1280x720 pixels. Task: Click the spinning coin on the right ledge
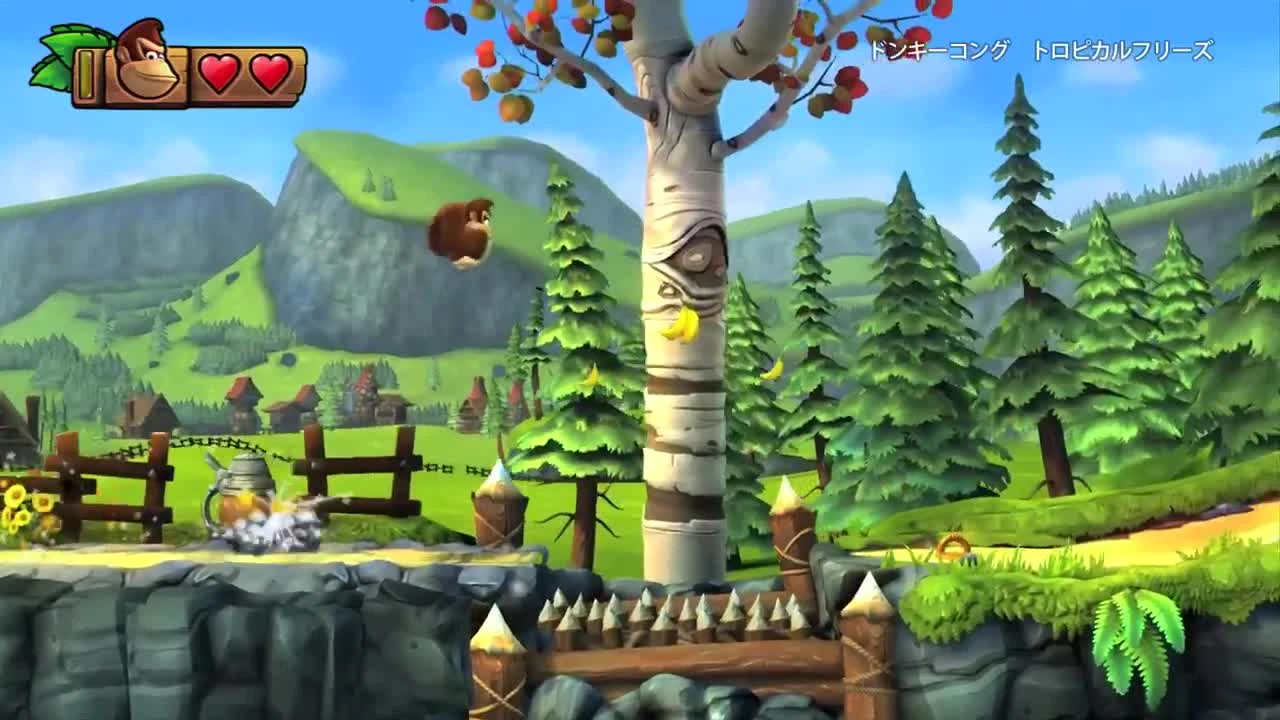point(952,544)
